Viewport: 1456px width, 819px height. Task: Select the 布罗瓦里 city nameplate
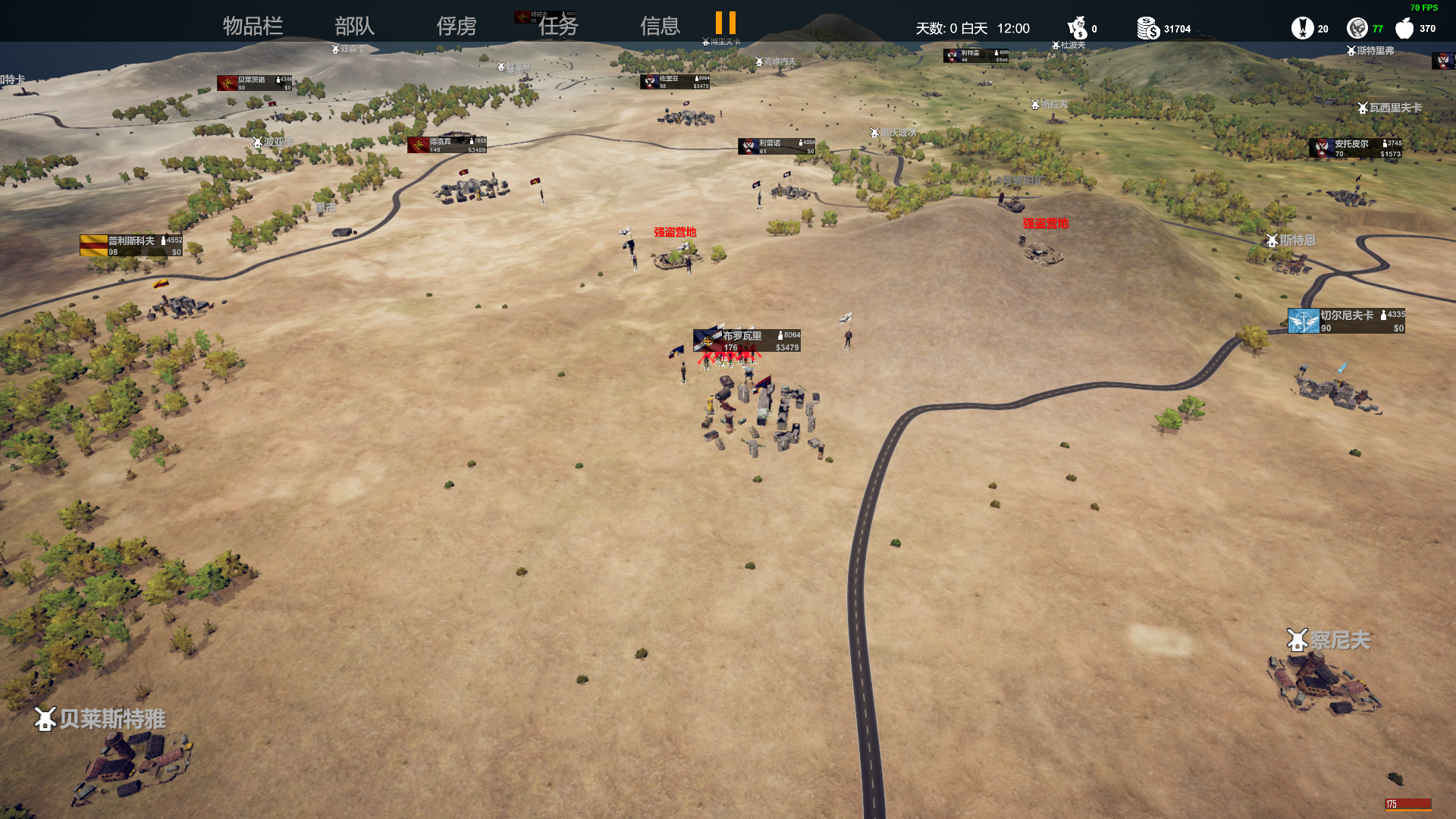tap(746, 340)
